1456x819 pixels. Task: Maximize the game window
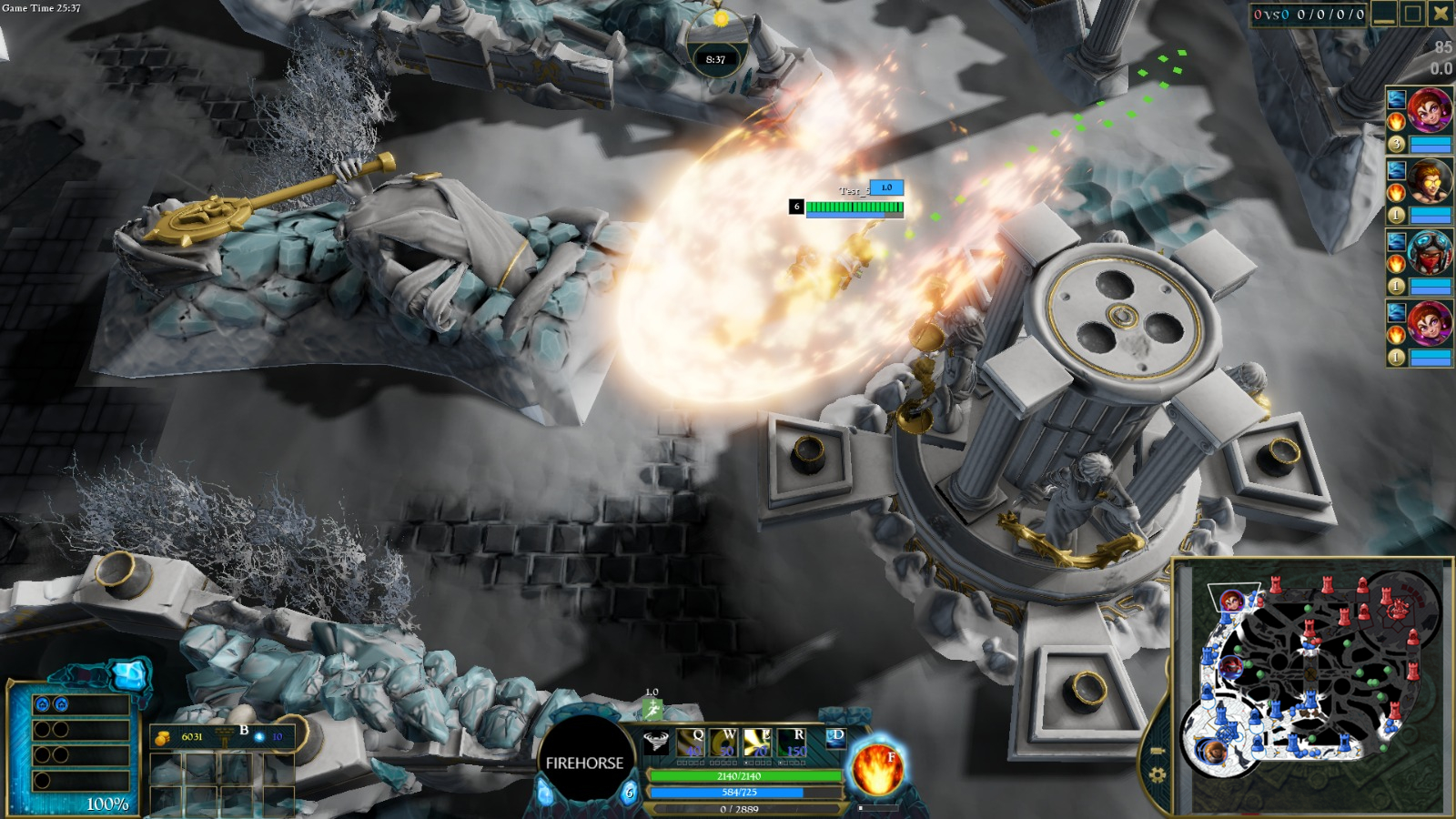(1412, 14)
